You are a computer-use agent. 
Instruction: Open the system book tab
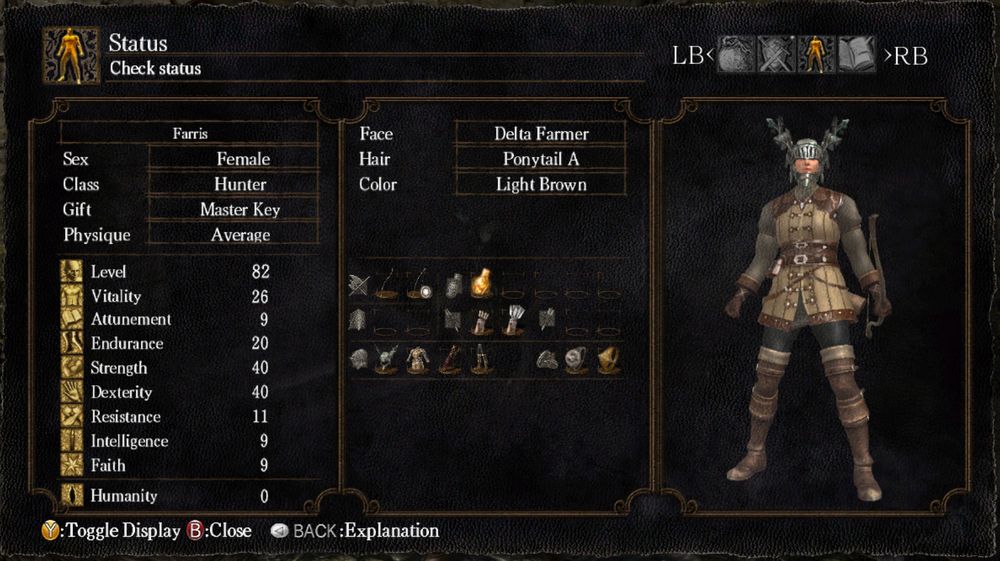click(x=857, y=55)
